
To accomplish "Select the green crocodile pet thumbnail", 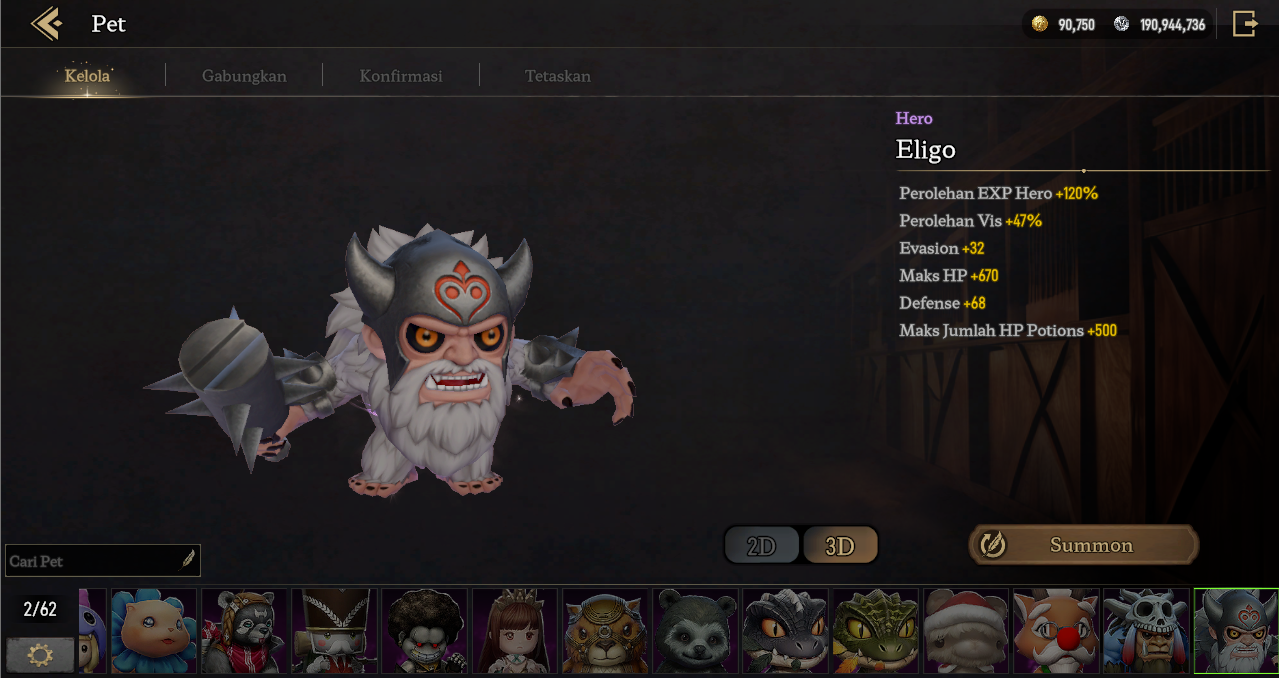I will tap(875, 631).
